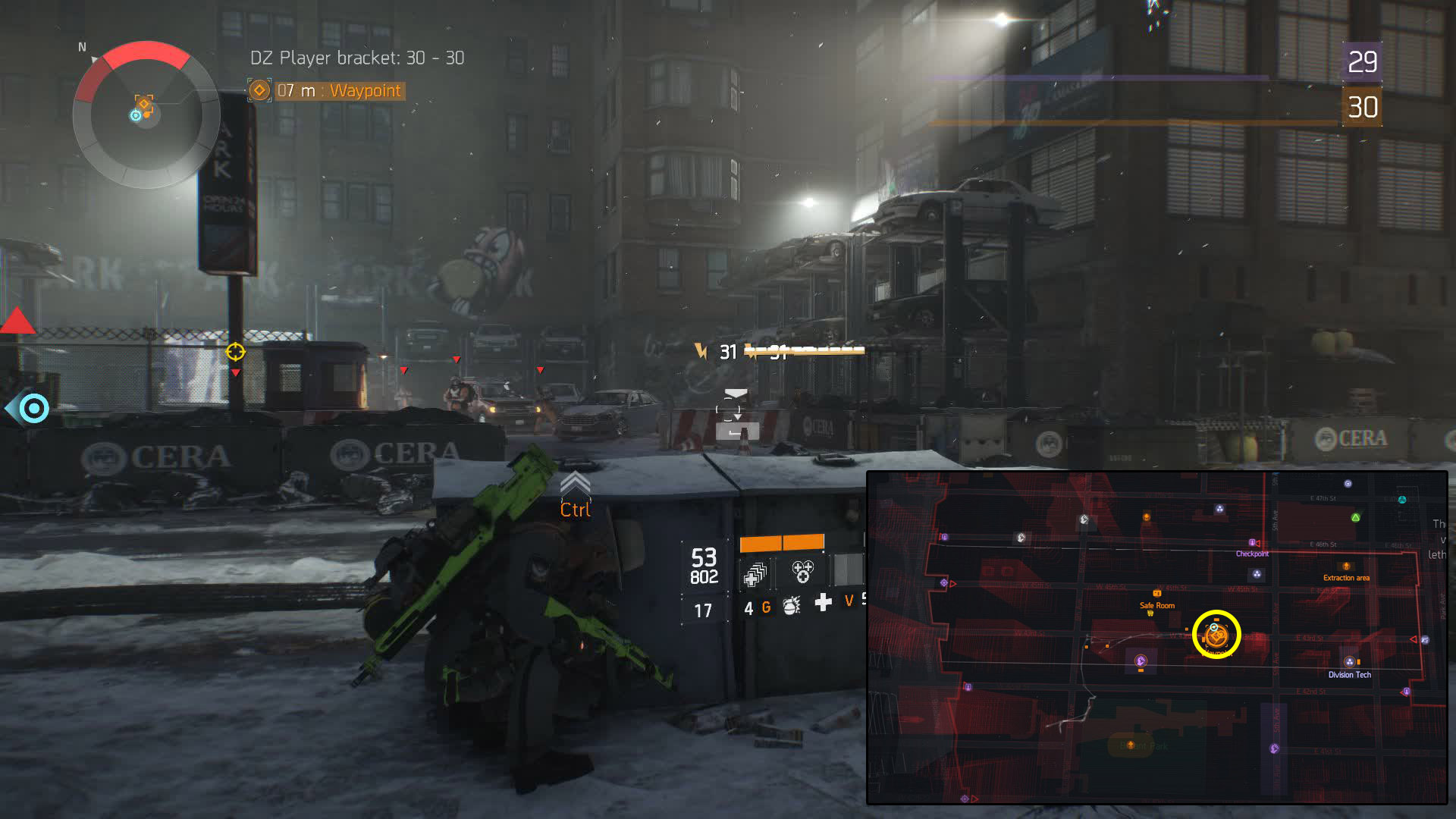Use the triple-cross medical skill icon
The width and height of the screenshot is (1456, 819).
(802, 571)
